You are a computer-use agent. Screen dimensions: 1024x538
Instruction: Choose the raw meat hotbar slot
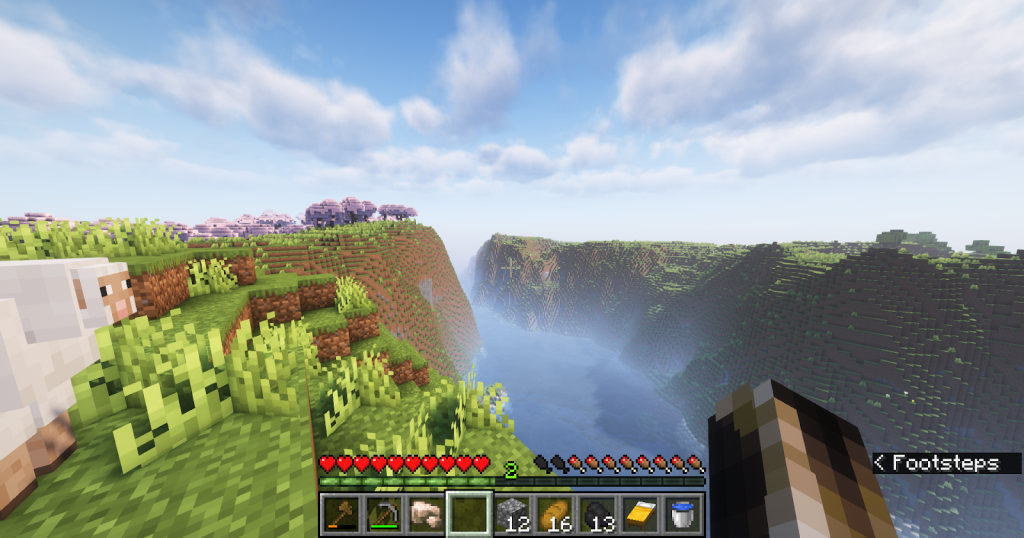(x=427, y=514)
